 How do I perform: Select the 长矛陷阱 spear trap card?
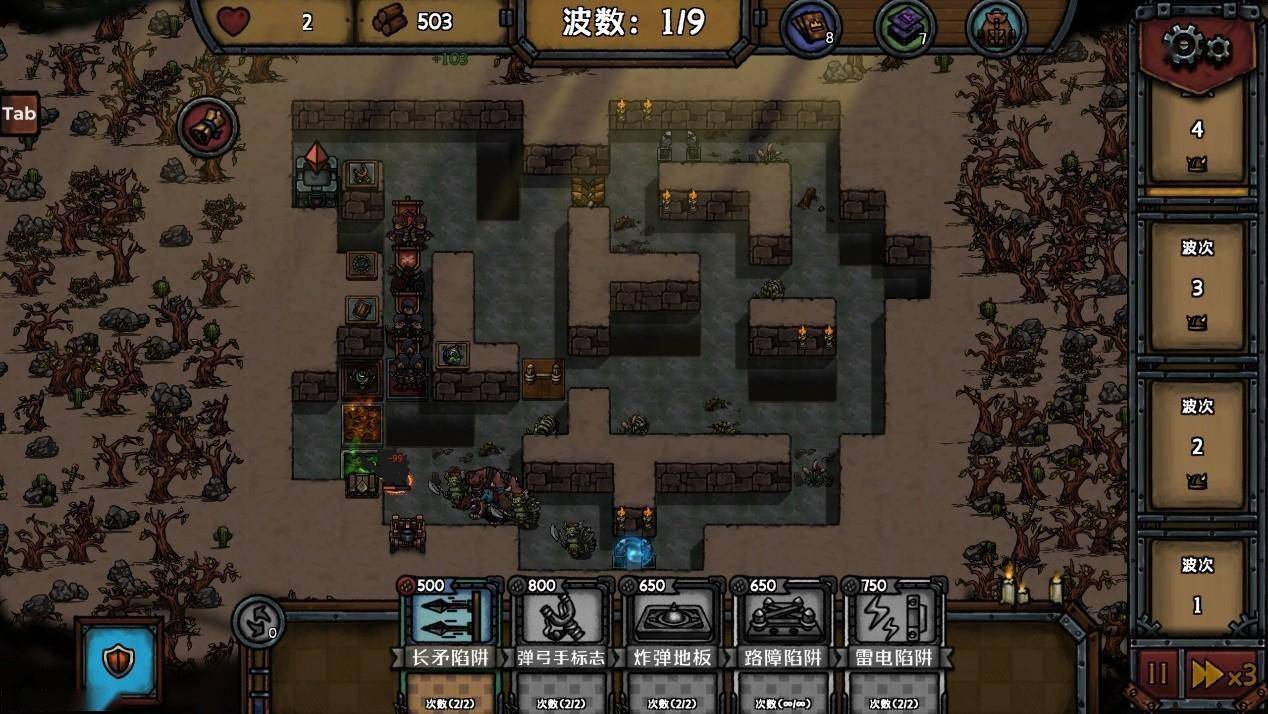click(x=447, y=623)
